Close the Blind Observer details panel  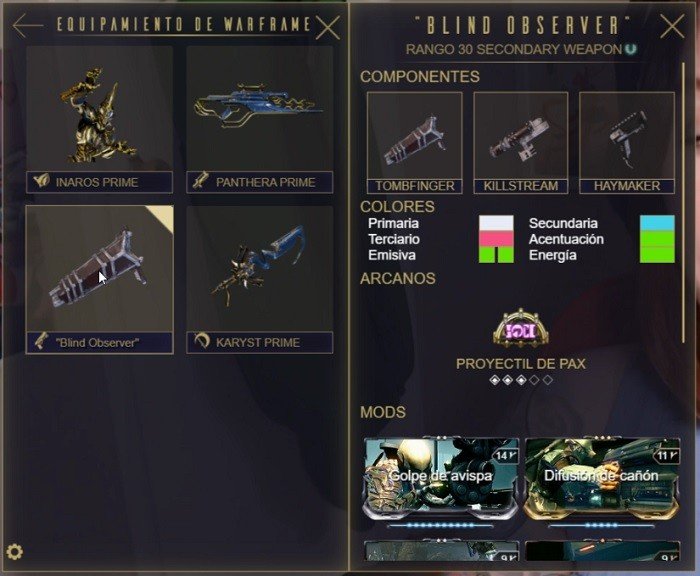[673, 26]
